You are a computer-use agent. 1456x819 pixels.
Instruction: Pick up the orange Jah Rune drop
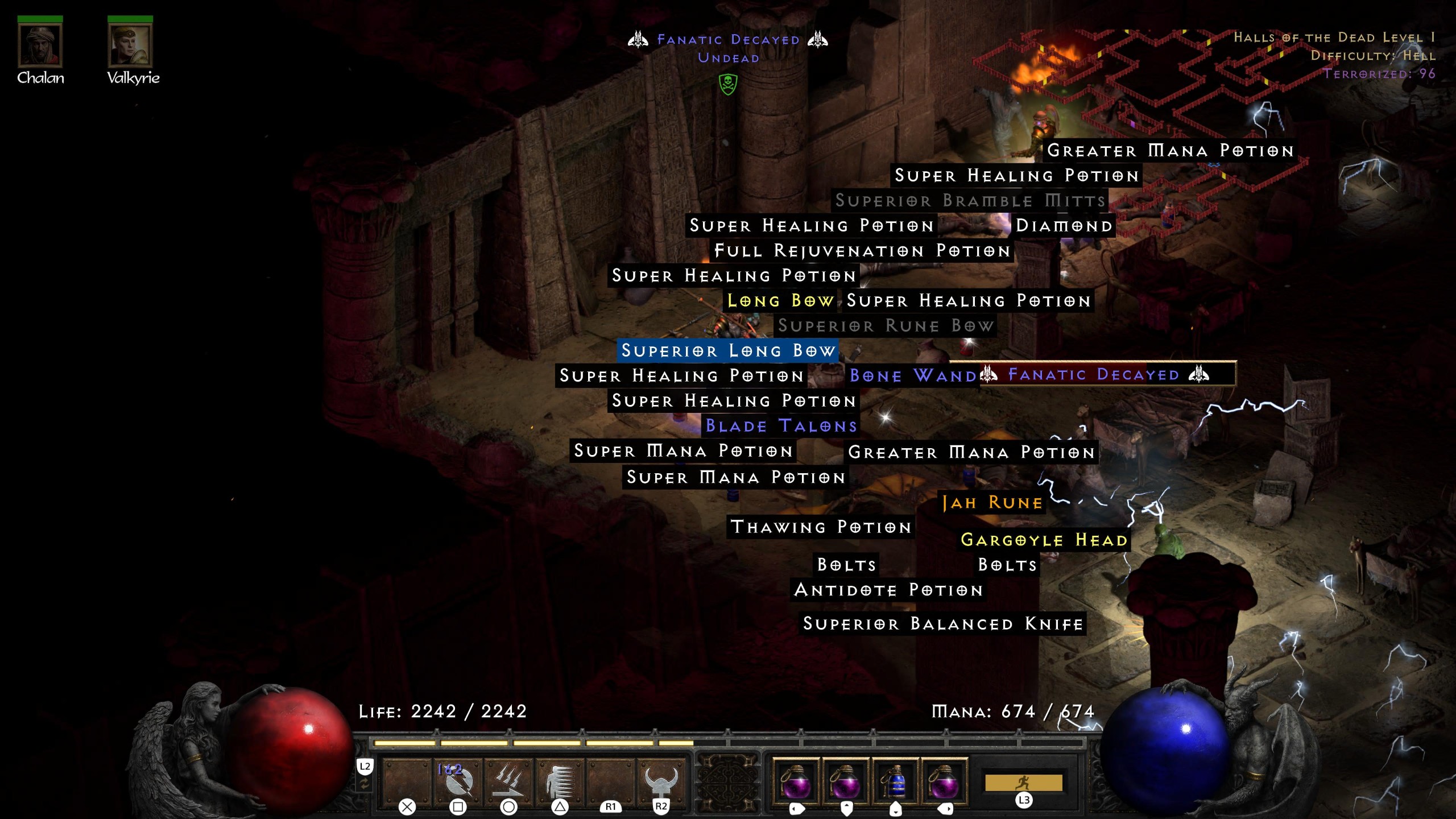991,502
